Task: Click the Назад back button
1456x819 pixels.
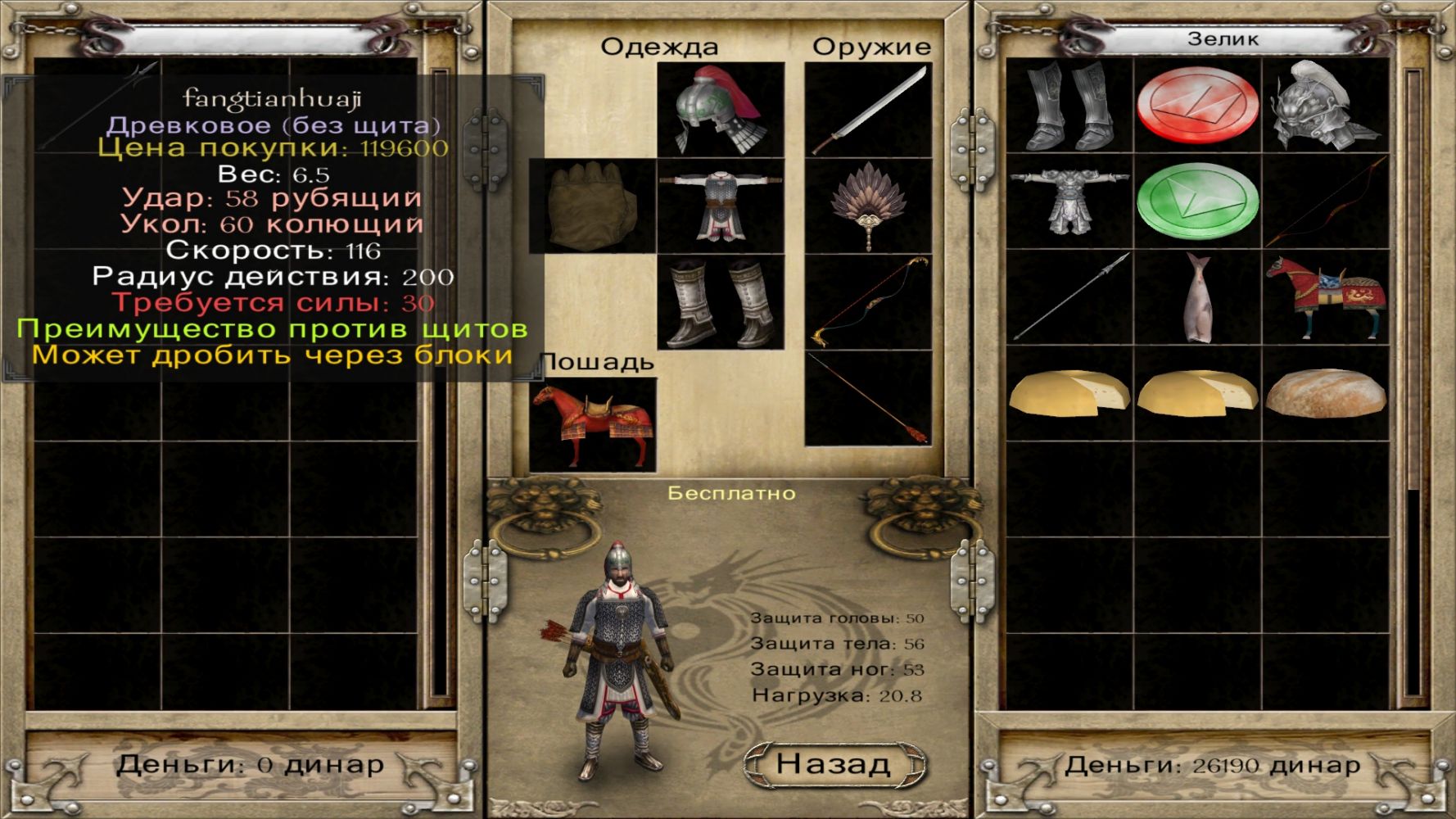Action: [x=834, y=763]
